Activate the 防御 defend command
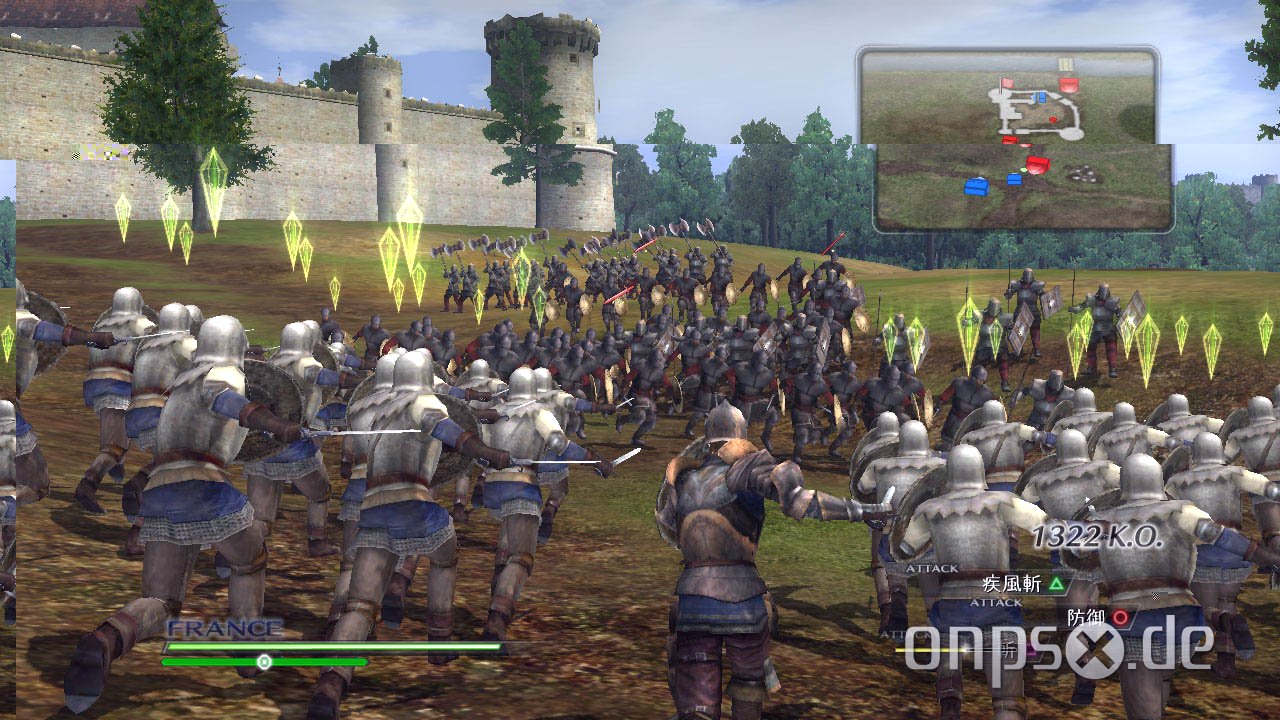 click(x=1086, y=618)
